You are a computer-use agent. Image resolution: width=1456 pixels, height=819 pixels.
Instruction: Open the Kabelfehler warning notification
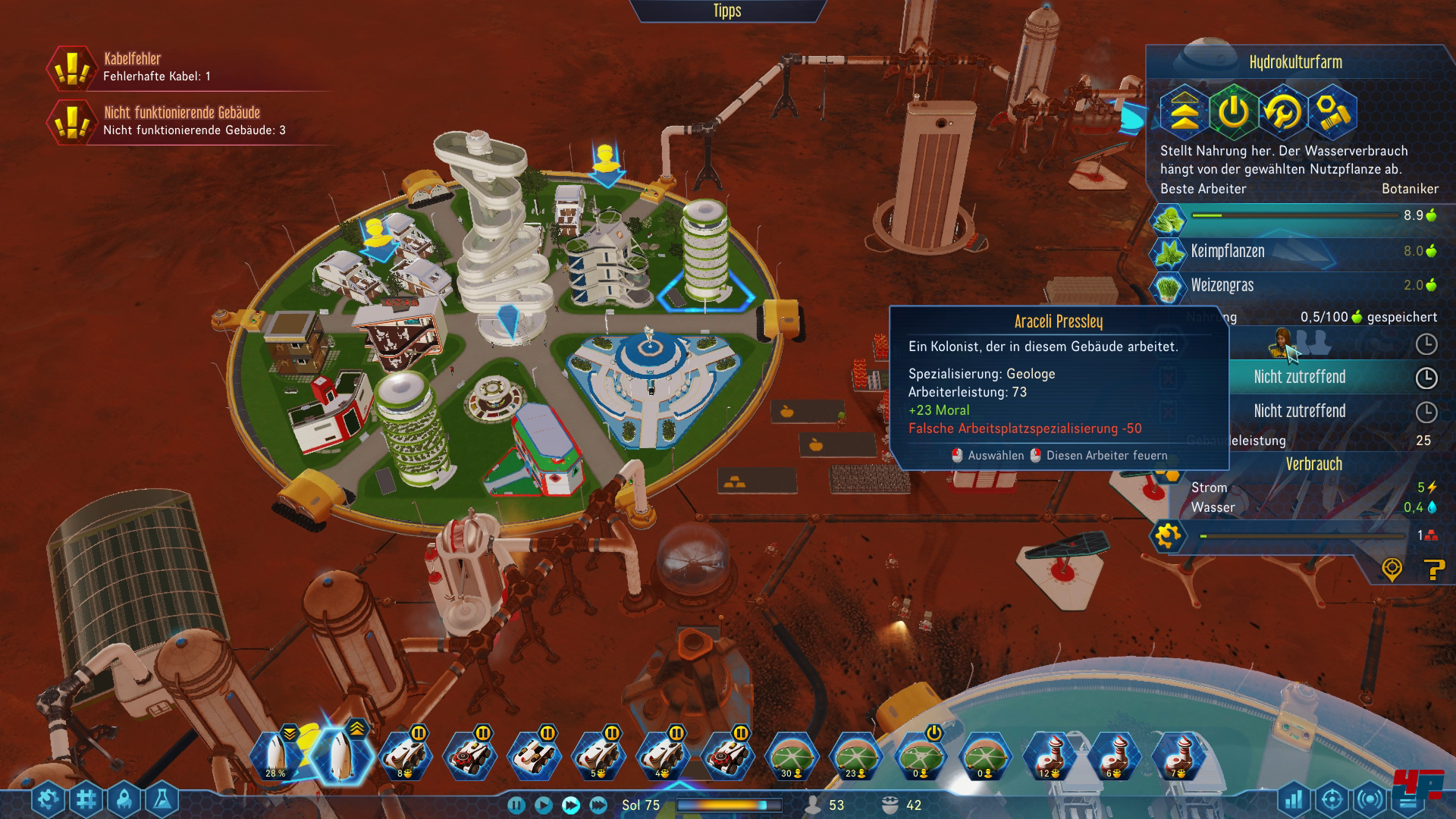point(72,67)
